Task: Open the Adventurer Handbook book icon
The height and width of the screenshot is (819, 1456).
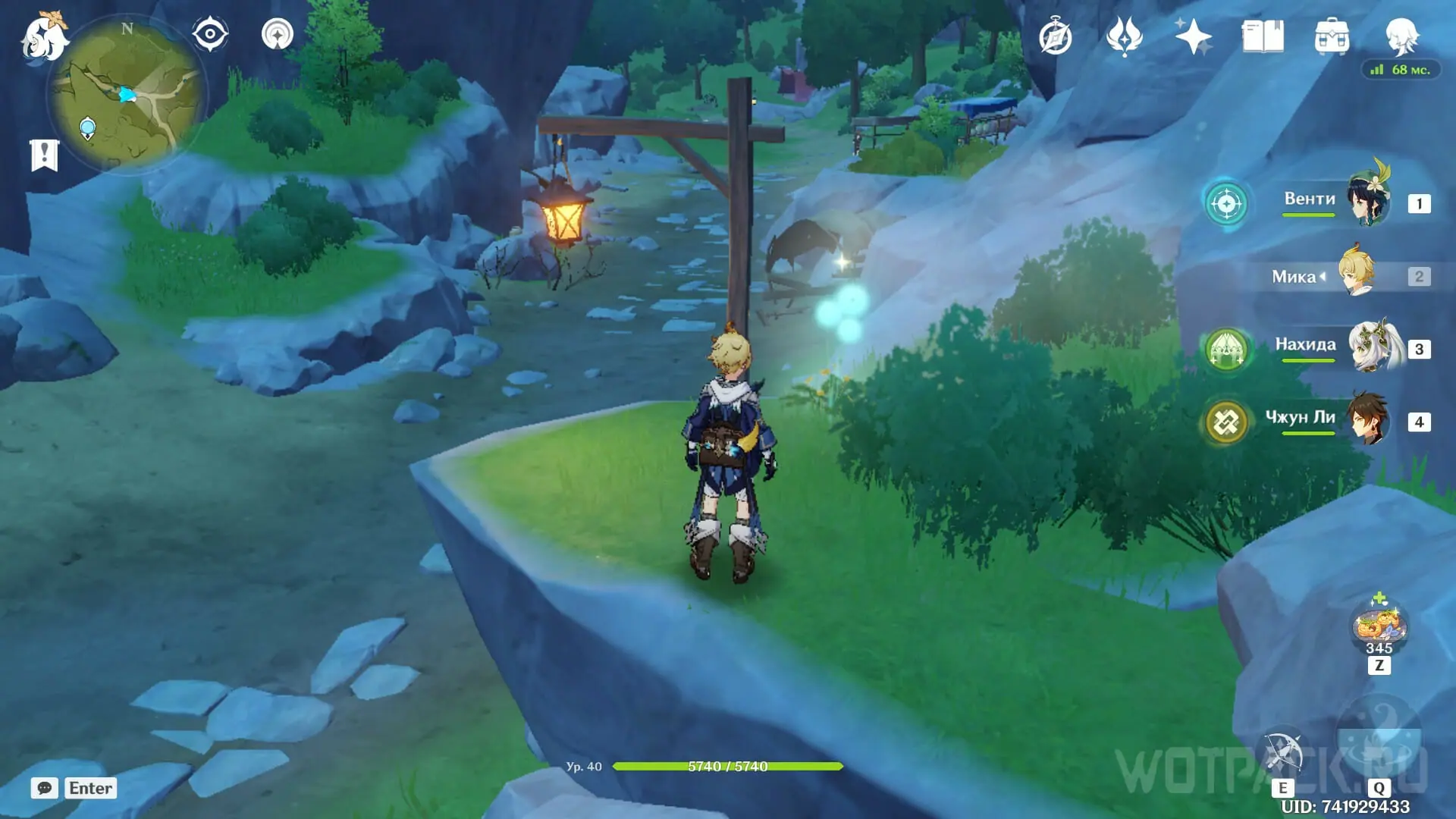Action: pyautogui.click(x=1263, y=36)
